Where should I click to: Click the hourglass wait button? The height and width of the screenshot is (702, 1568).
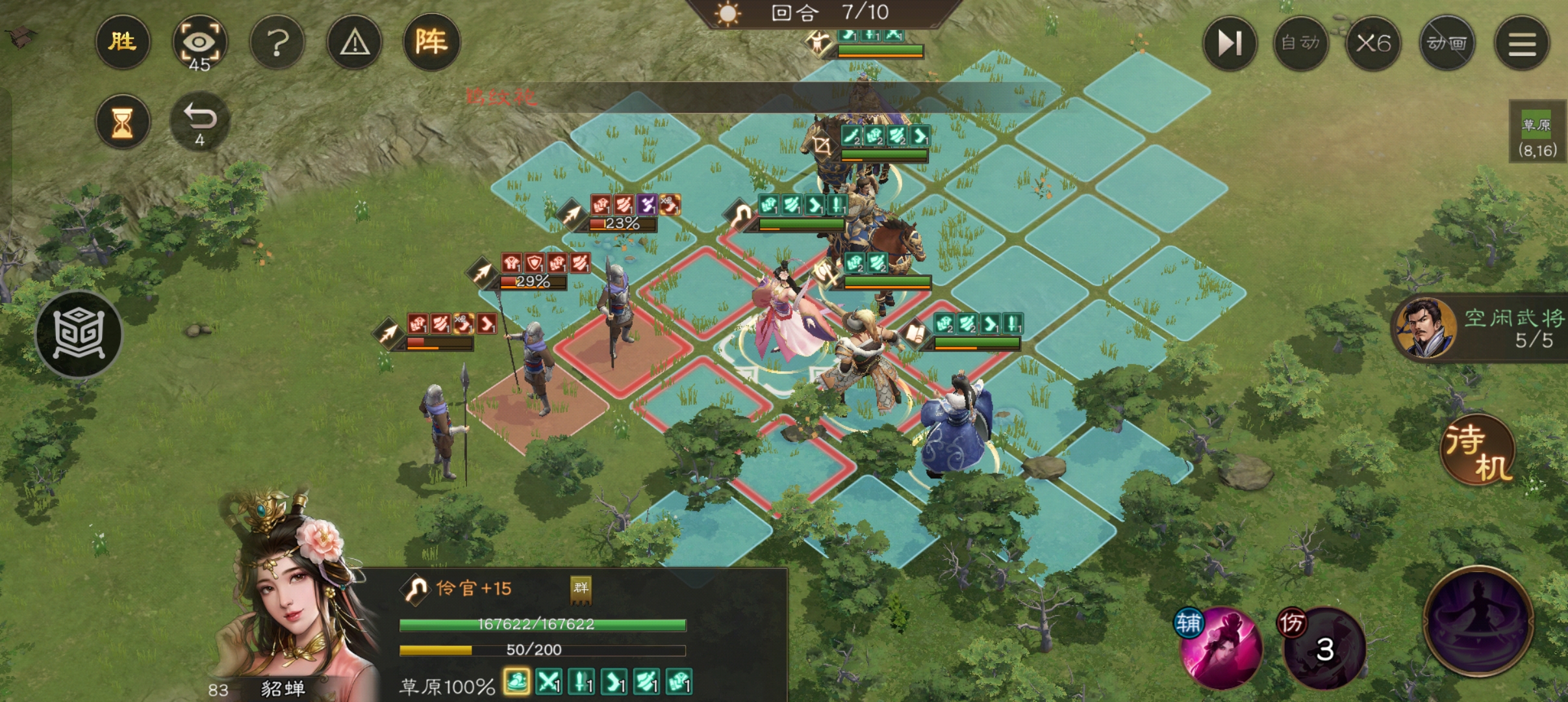(122, 122)
